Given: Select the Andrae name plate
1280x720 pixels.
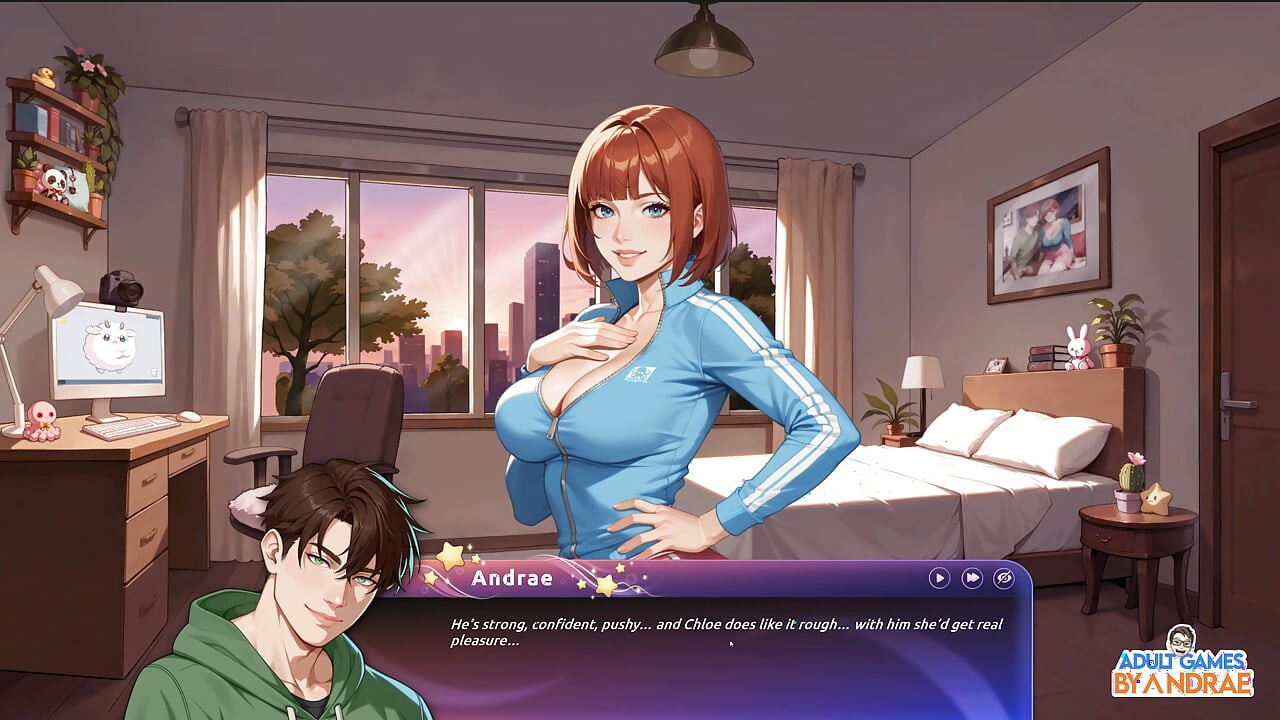Looking at the screenshot, I should [513, 578].
